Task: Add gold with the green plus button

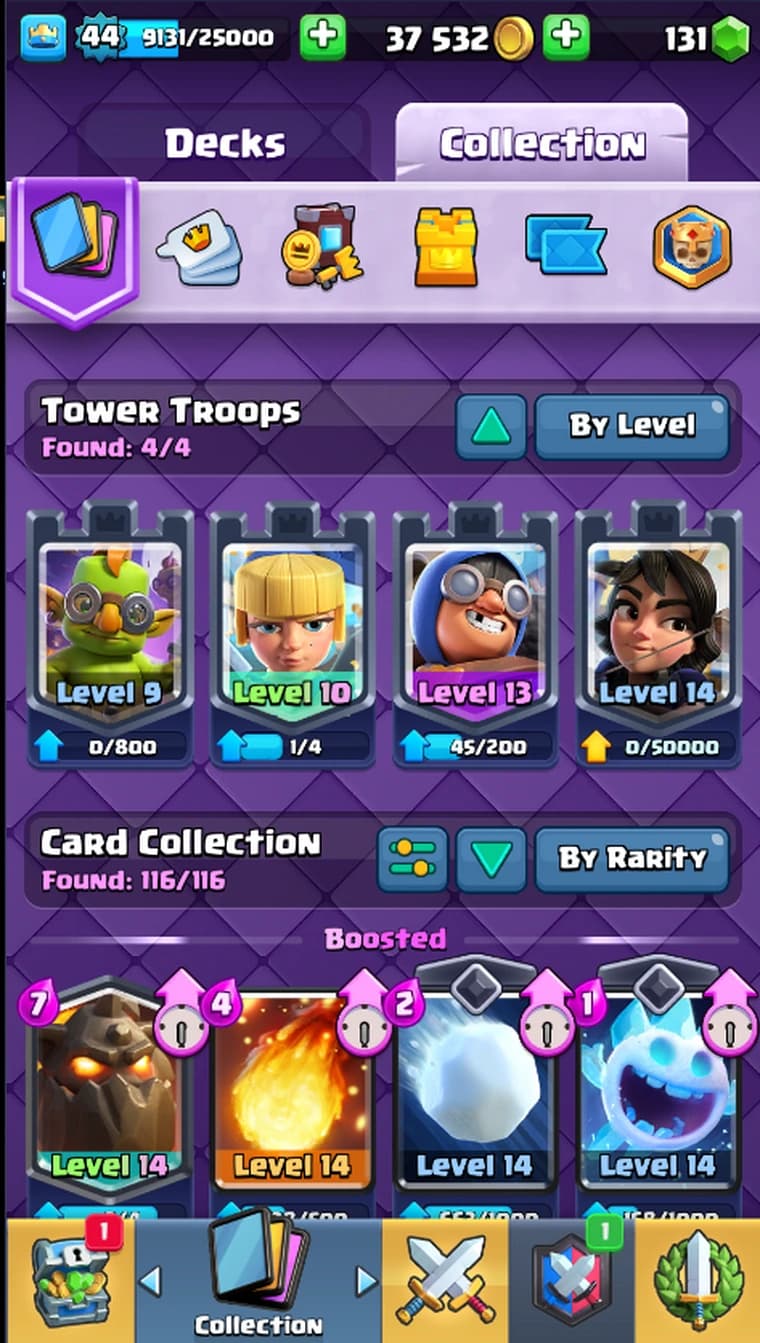Action: (566, 38)
